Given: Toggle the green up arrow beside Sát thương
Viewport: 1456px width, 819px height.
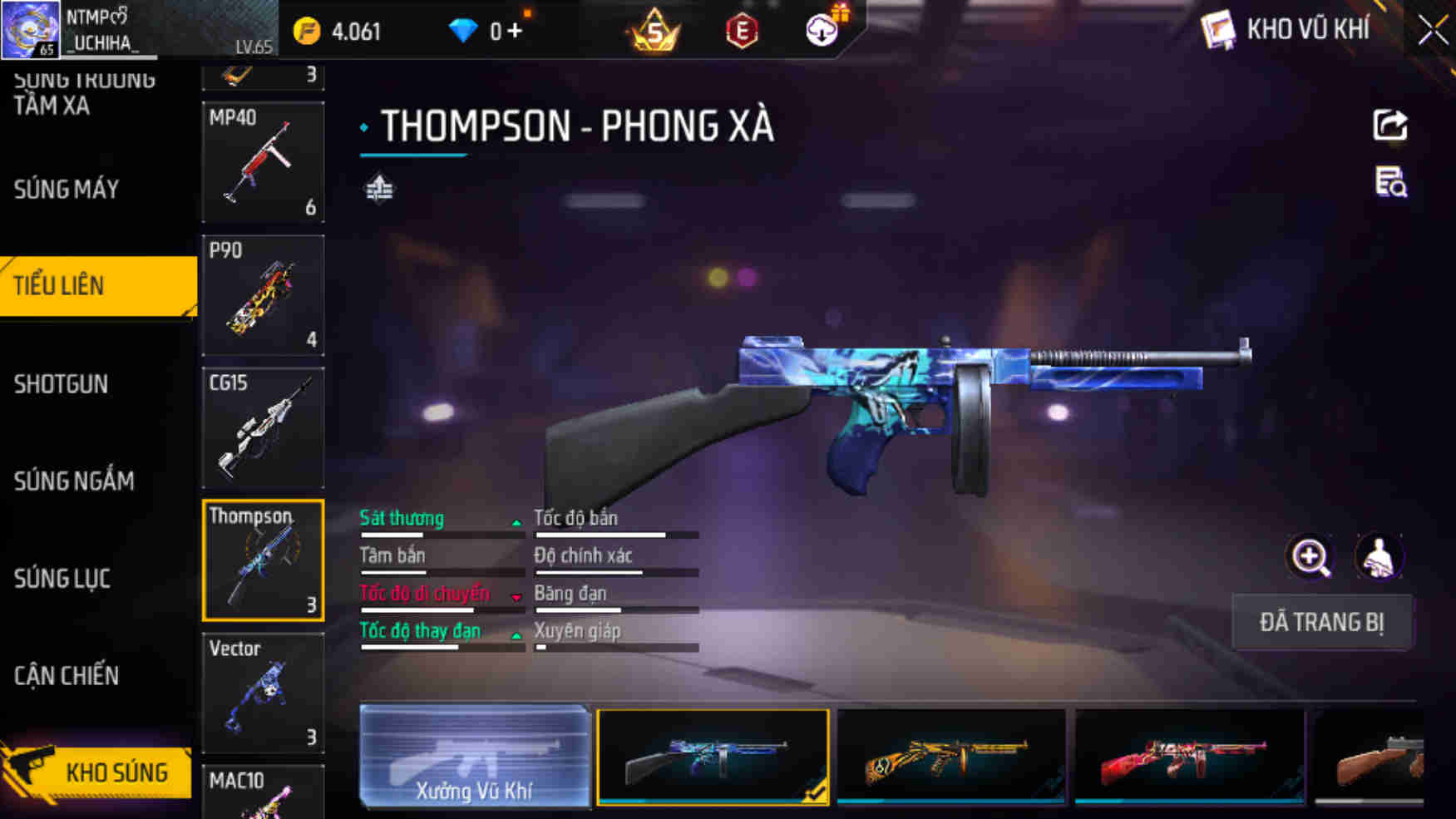Looking at the screenshot, I should coord(516,522).
